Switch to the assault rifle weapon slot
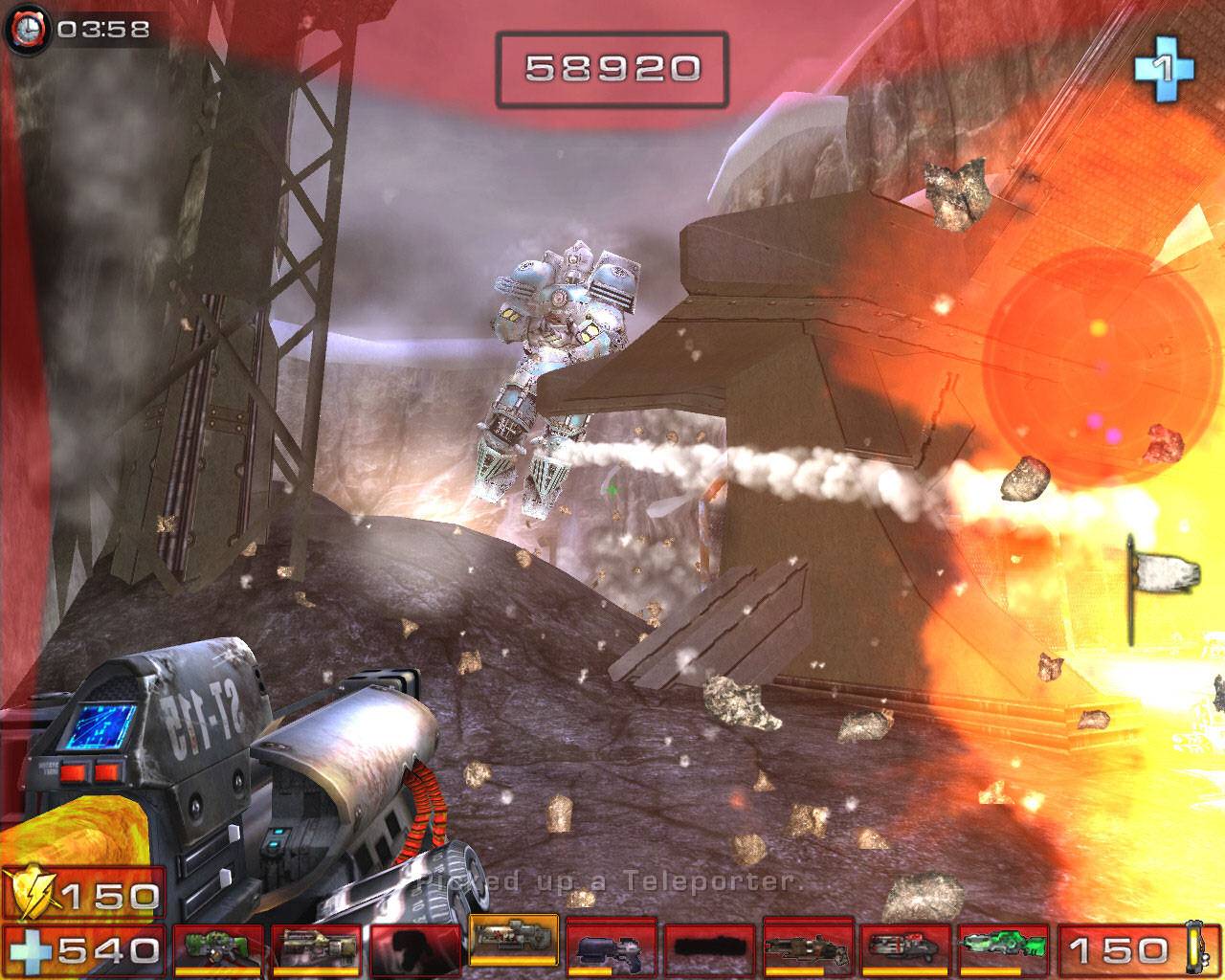This screenshot has width=1225, height=980. tap(316, 947)
